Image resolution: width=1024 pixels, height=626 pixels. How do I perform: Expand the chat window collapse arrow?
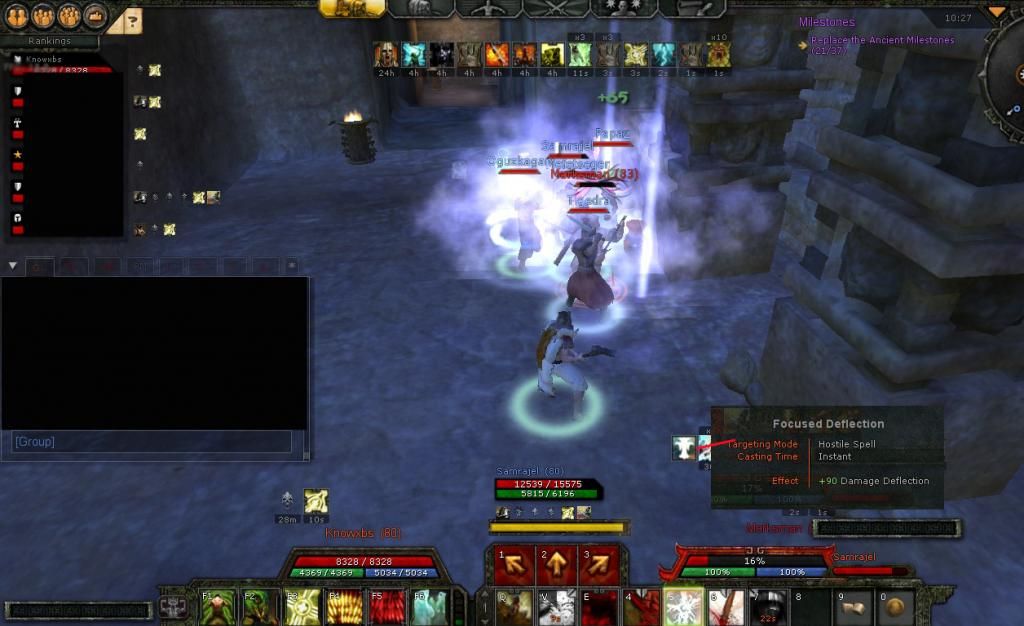pos(12,265)
